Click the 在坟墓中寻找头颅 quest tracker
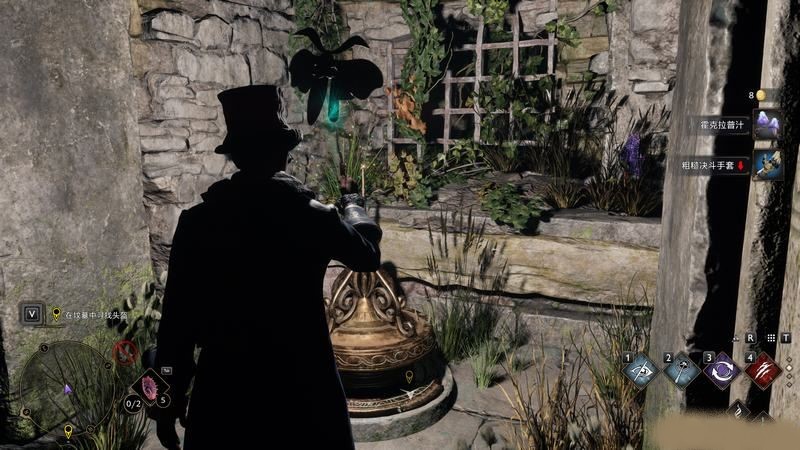800x450 pixels. 97,314
